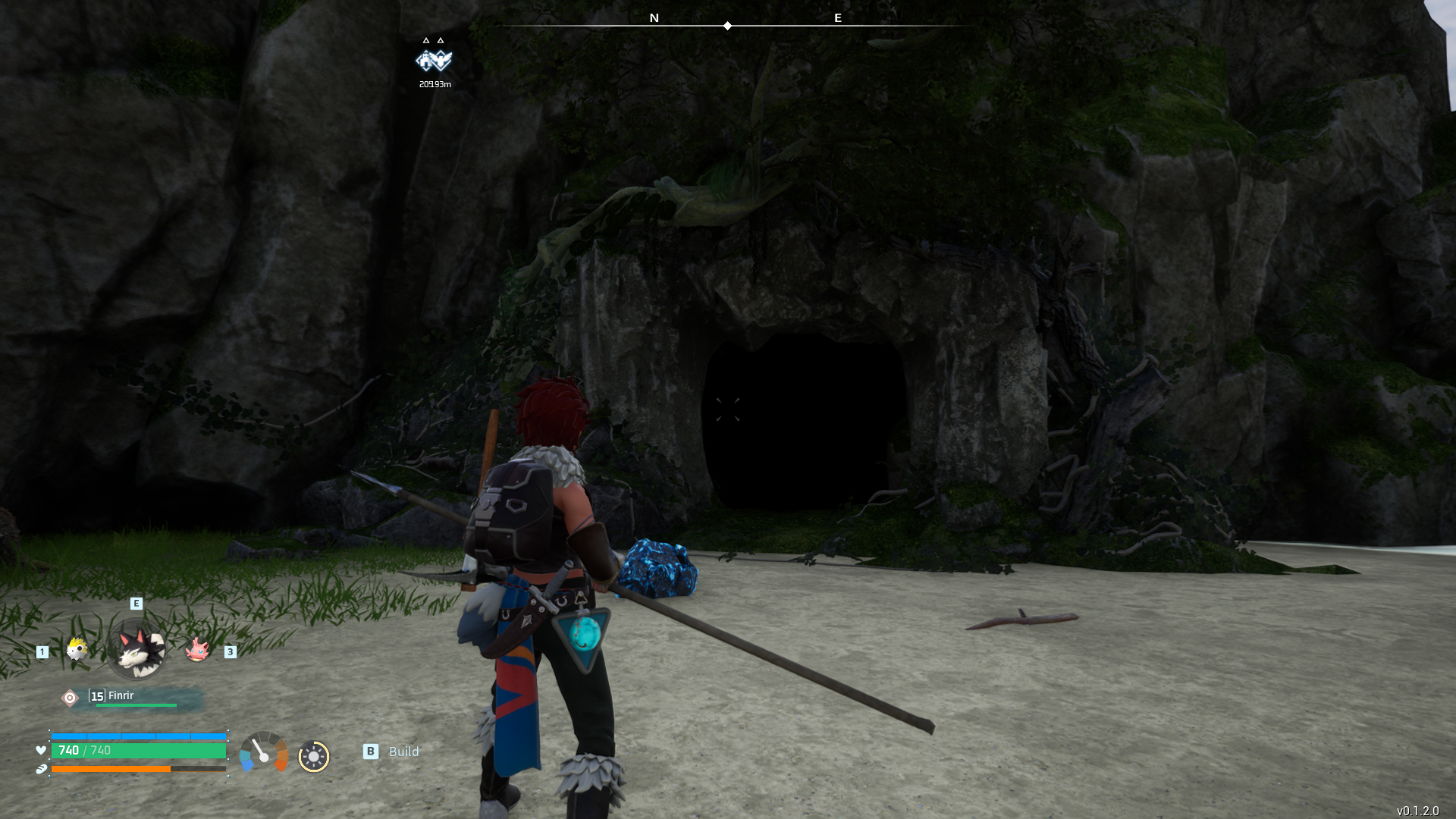Click the compass bar at the top

[x=728, y=25]
